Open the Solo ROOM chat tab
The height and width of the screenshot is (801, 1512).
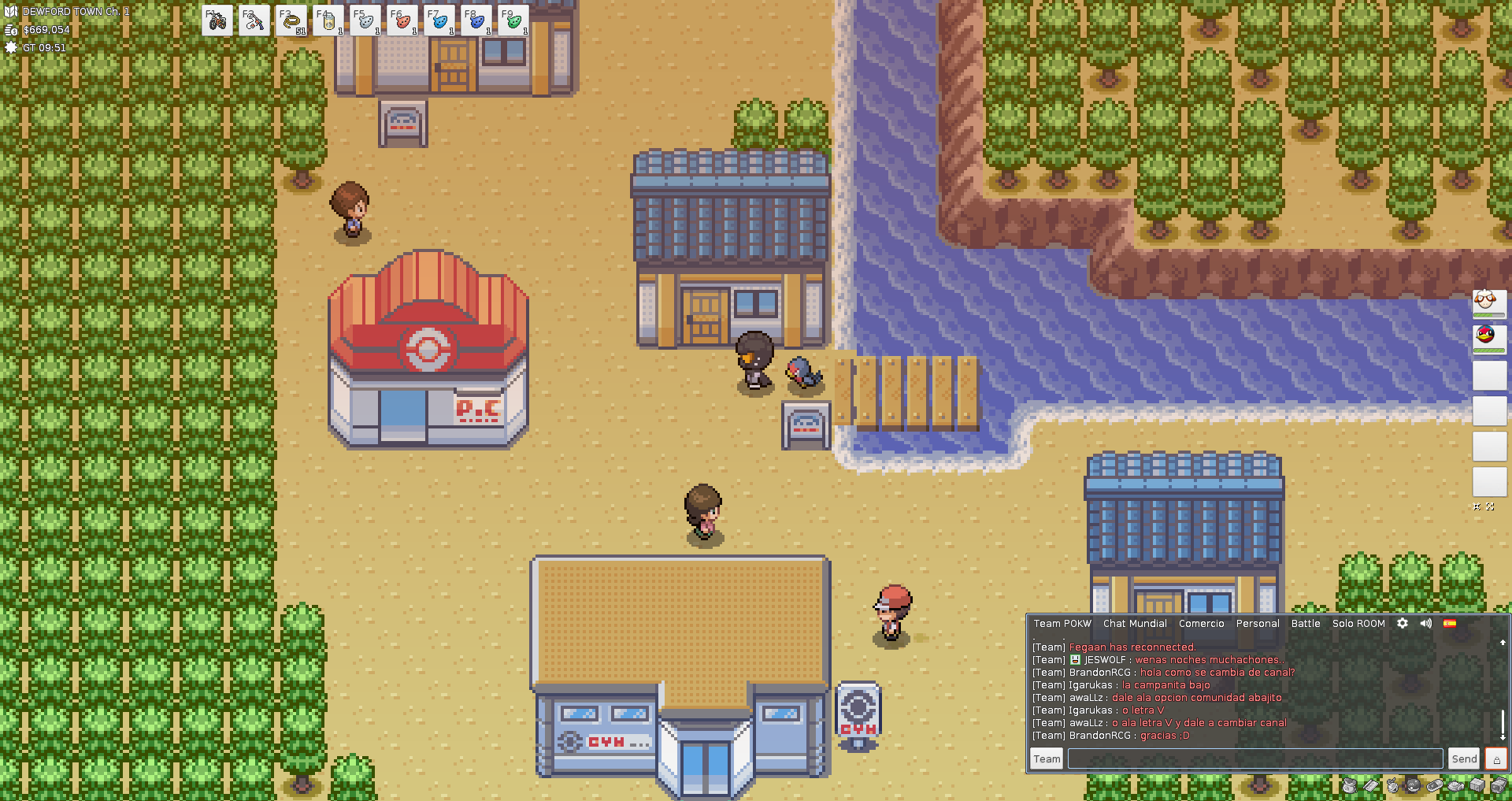(1358, 623)
